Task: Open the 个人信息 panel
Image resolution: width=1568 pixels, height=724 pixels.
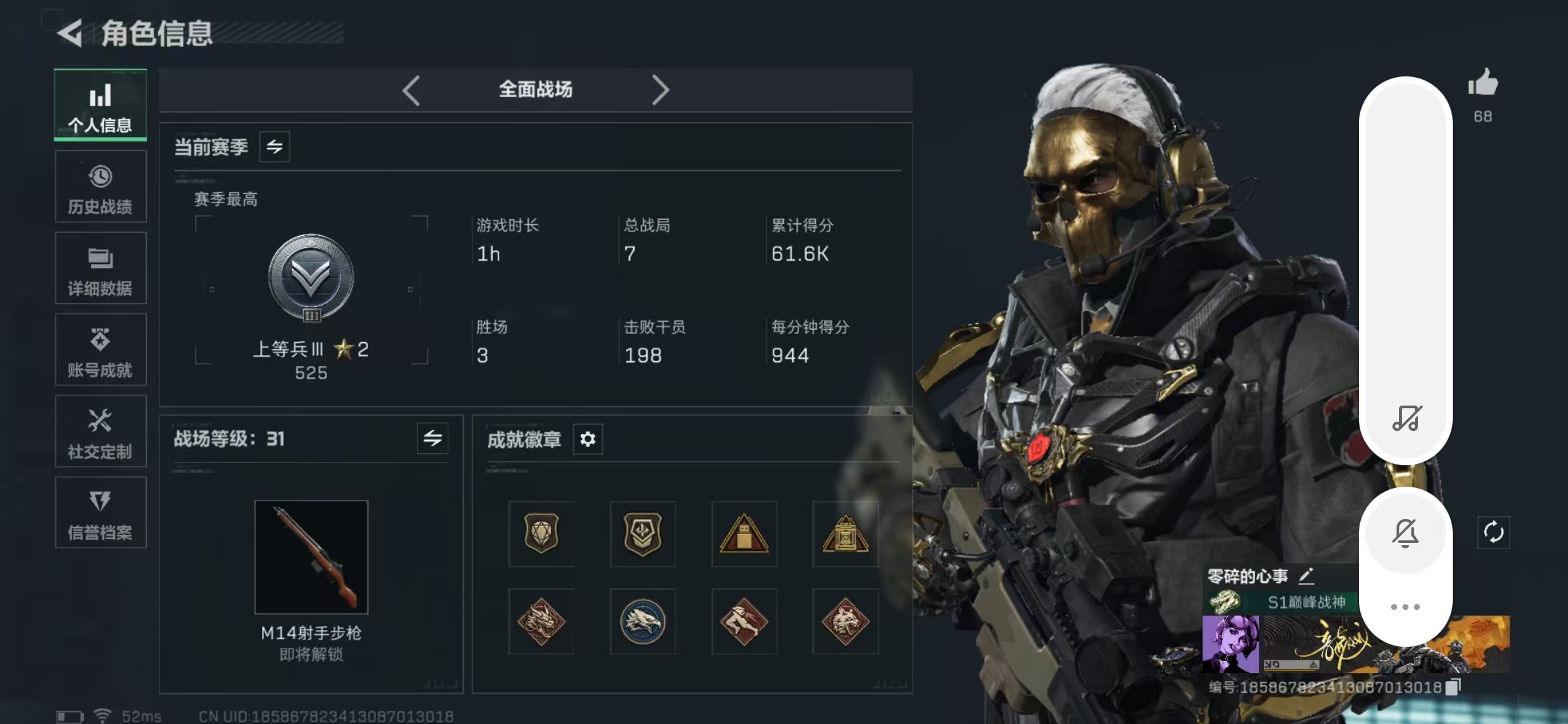Action: click(100, 105)
